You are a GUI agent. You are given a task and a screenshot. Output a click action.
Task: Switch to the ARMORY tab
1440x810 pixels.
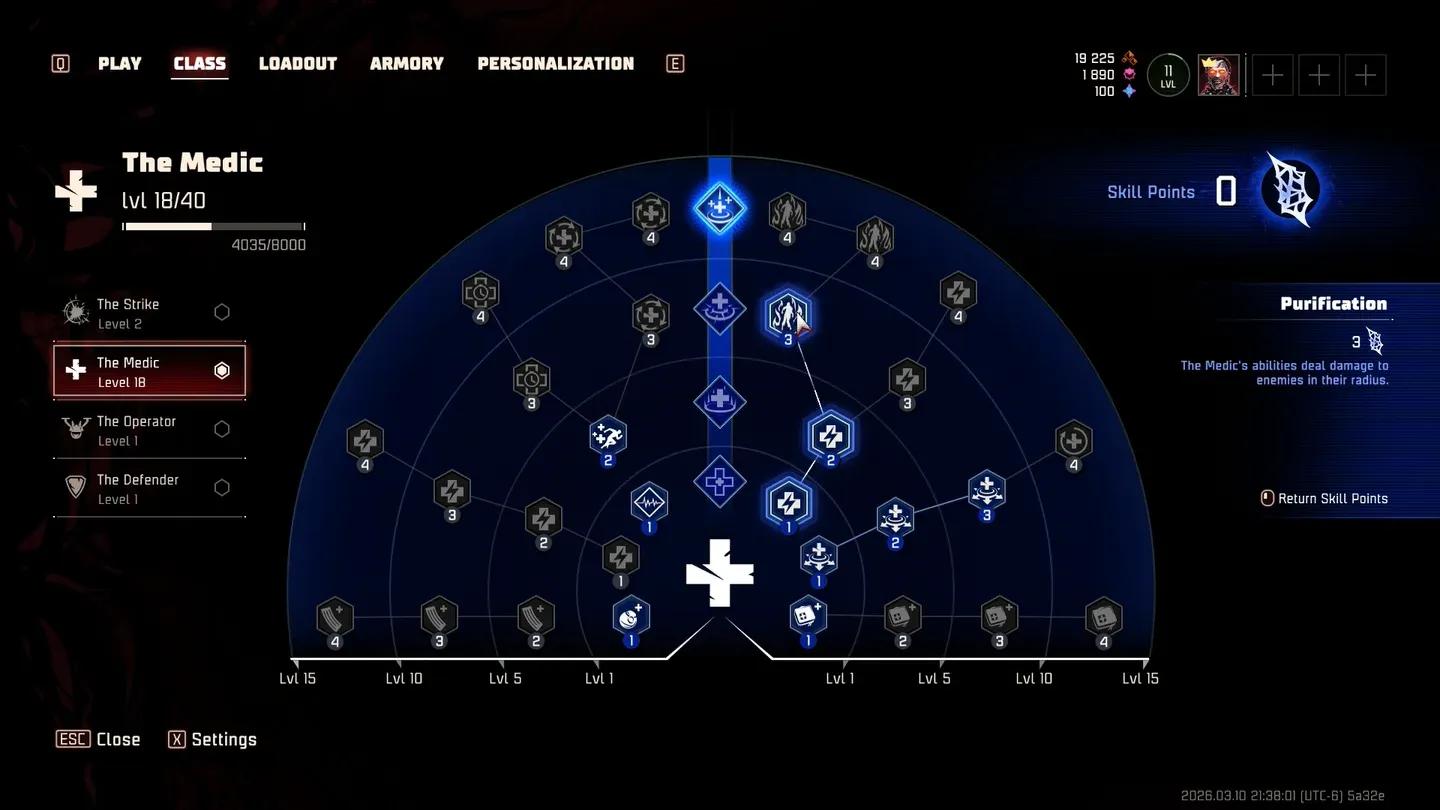(406, 63)
